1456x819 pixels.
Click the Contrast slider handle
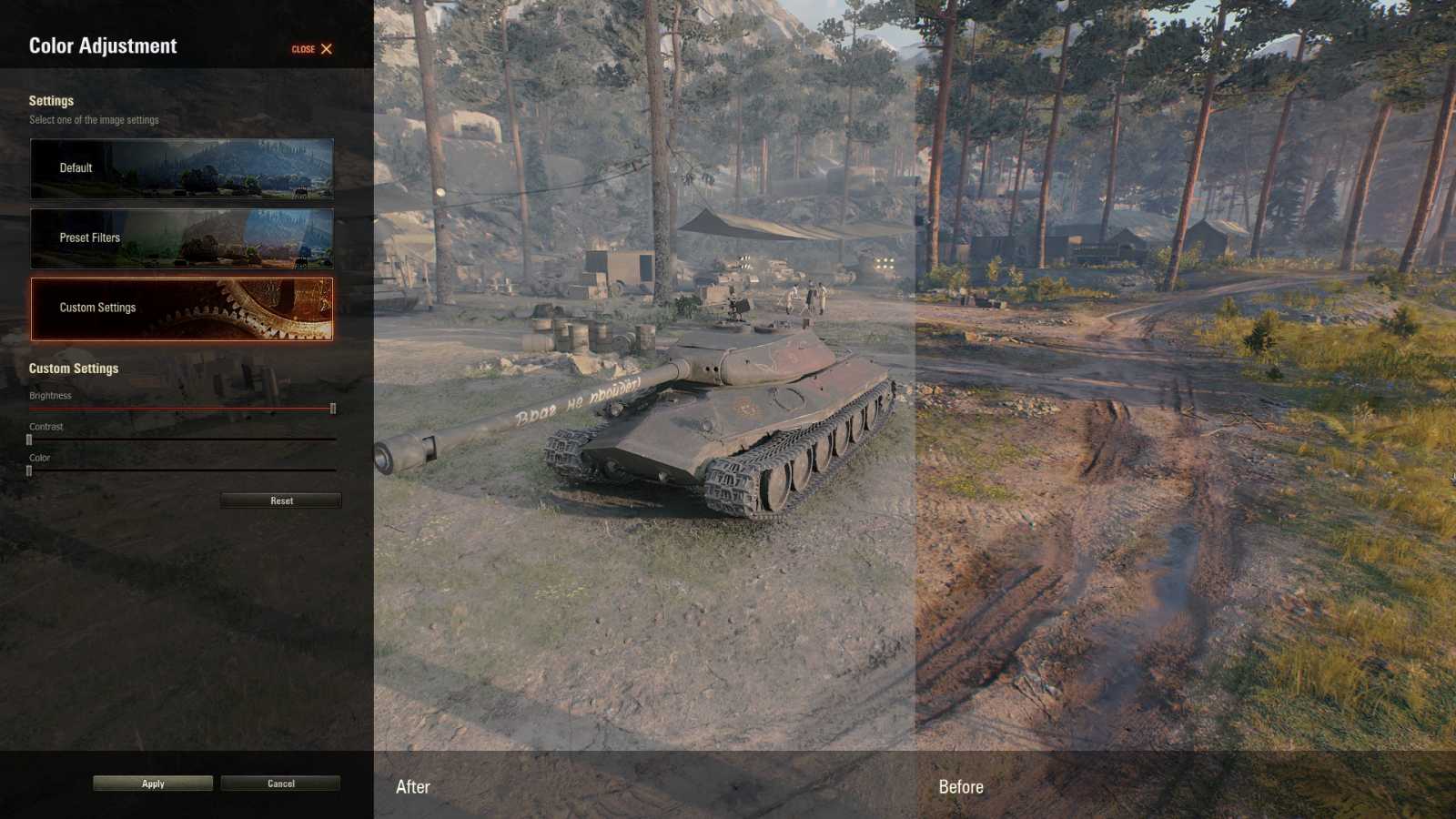[x=28, y=438]
